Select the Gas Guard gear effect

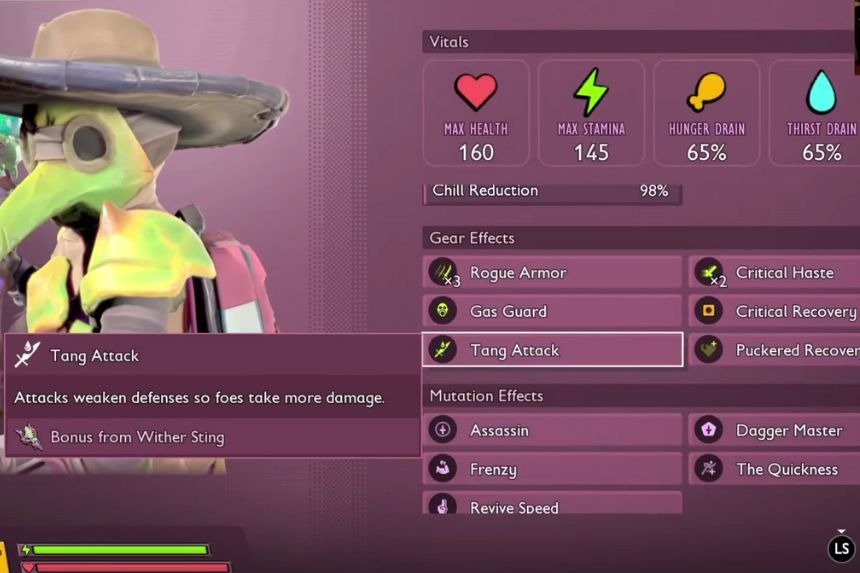point(553,311)
